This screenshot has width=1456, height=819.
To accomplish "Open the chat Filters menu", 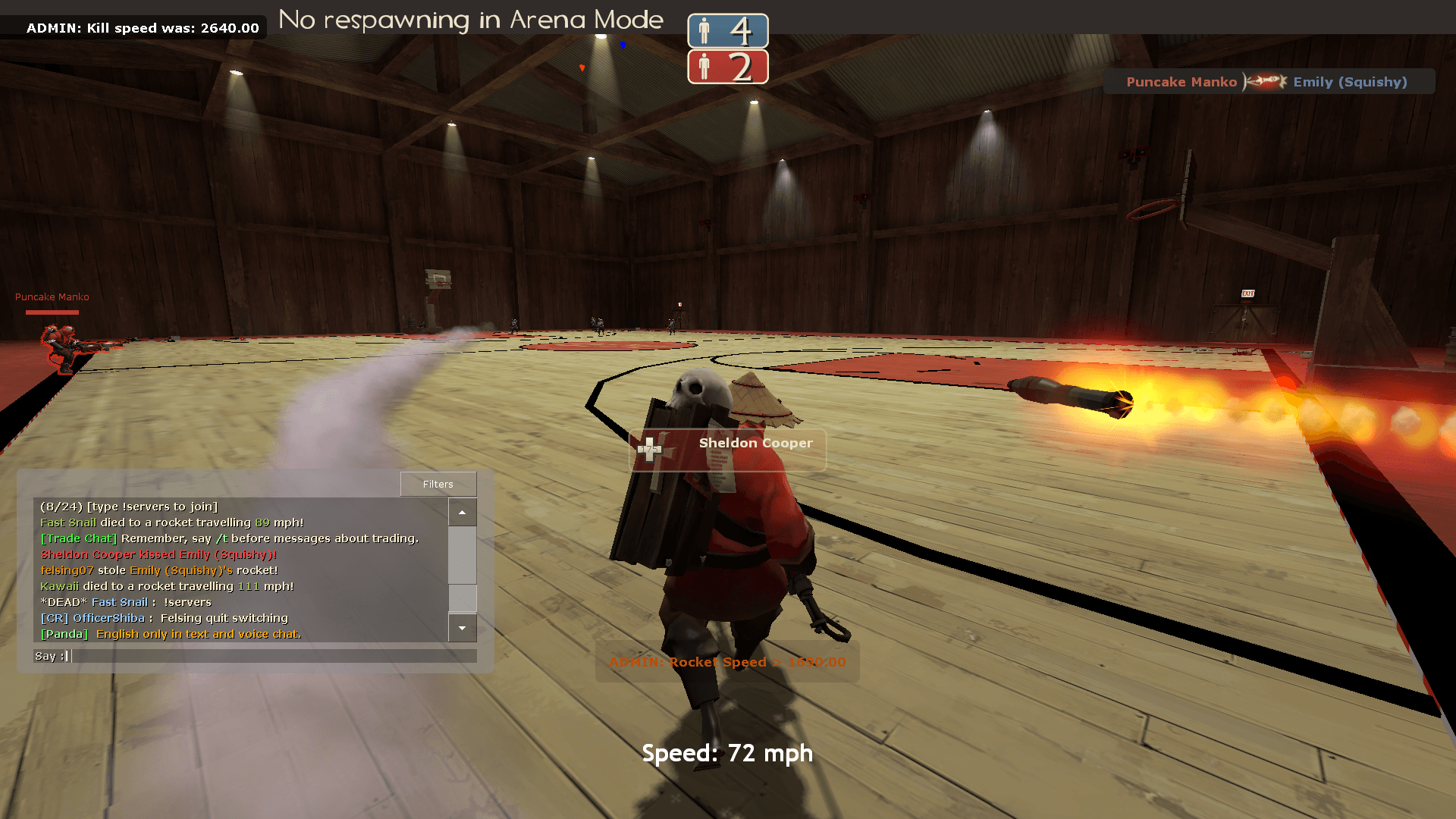I will [x=438, y=484].
